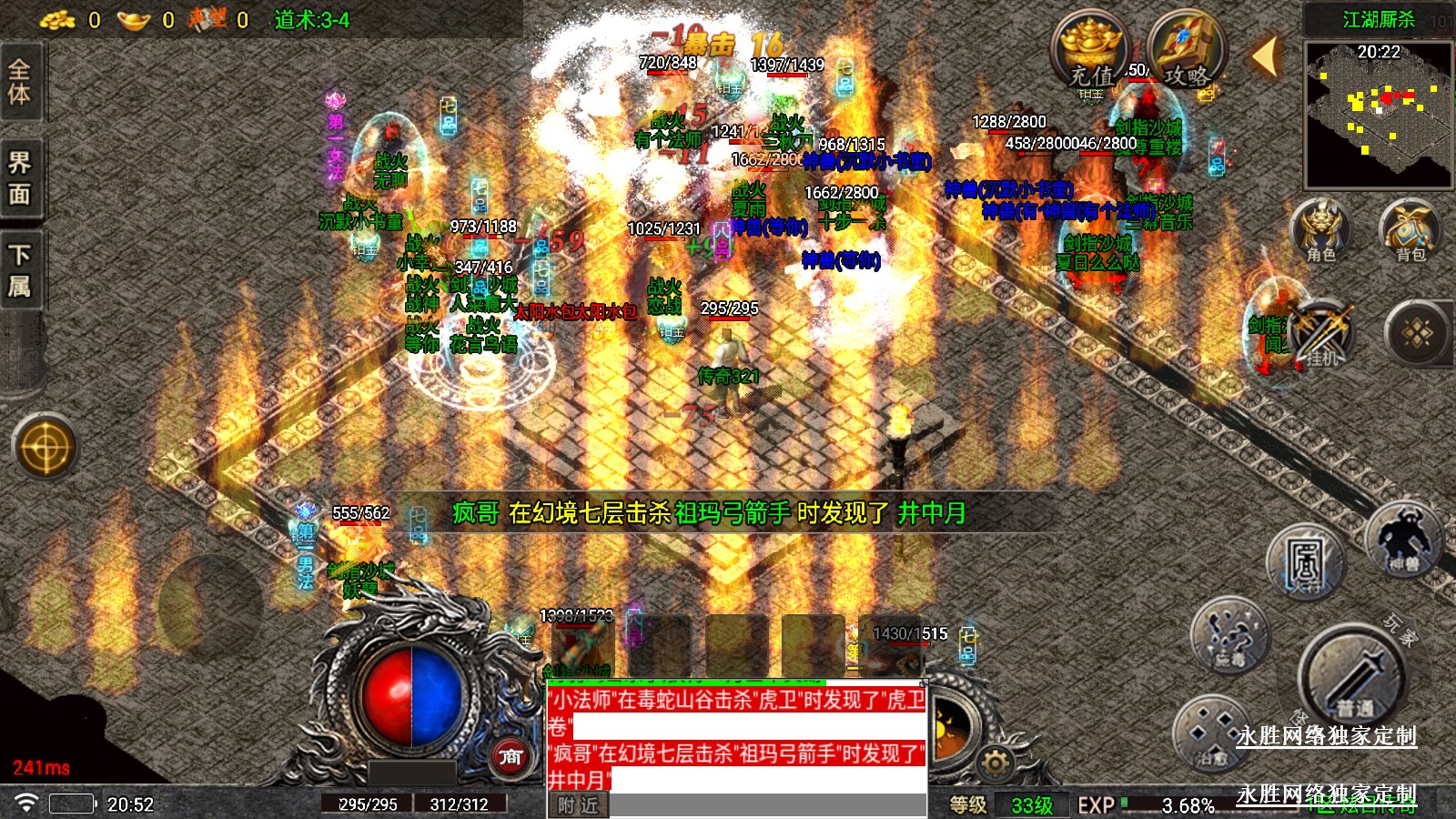Tap the gold crosshair target button
The height and width of the screenshot is (819, 1456).
(45, 448)
